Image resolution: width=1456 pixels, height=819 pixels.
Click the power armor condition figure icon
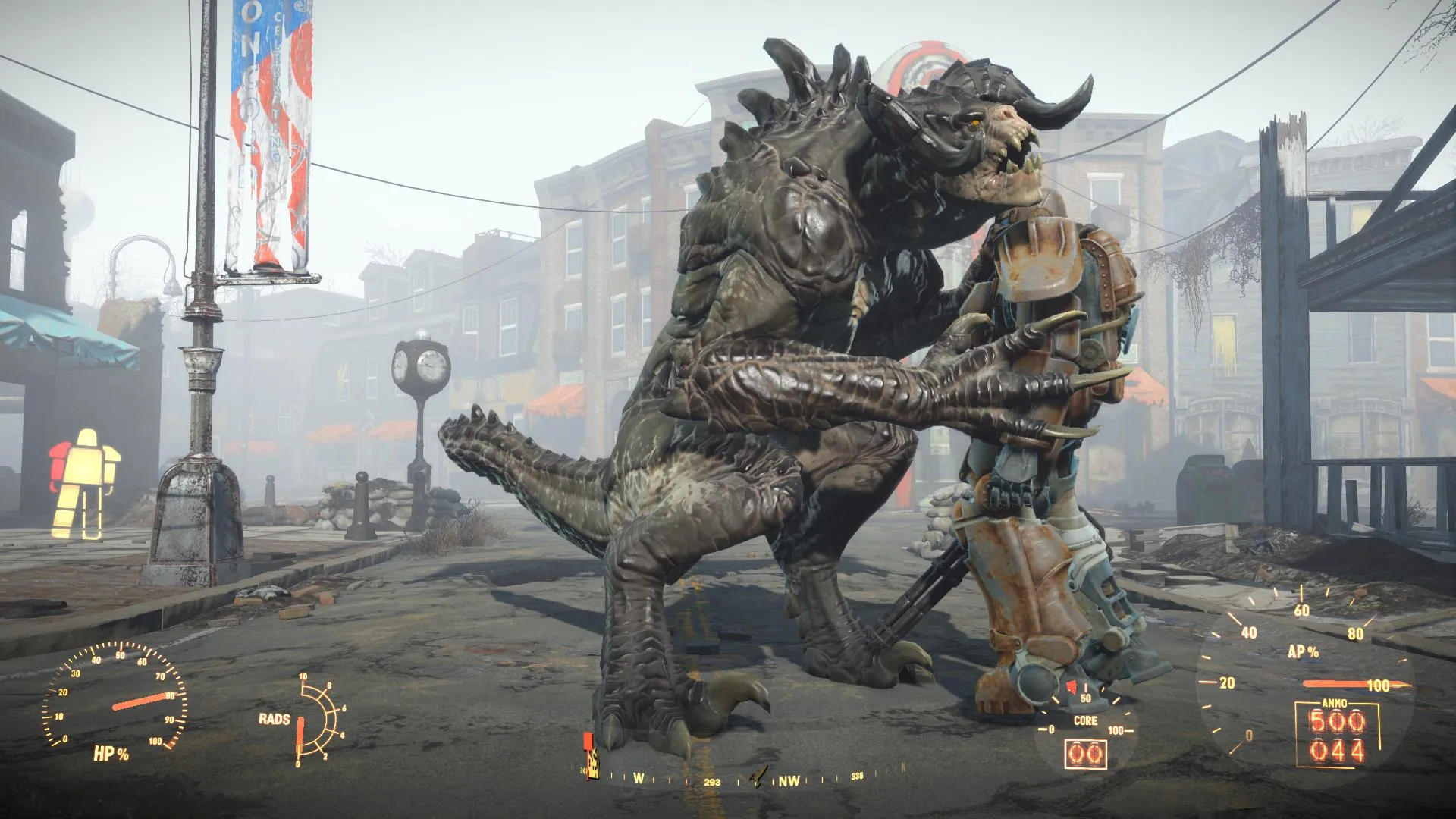(84, 482)
